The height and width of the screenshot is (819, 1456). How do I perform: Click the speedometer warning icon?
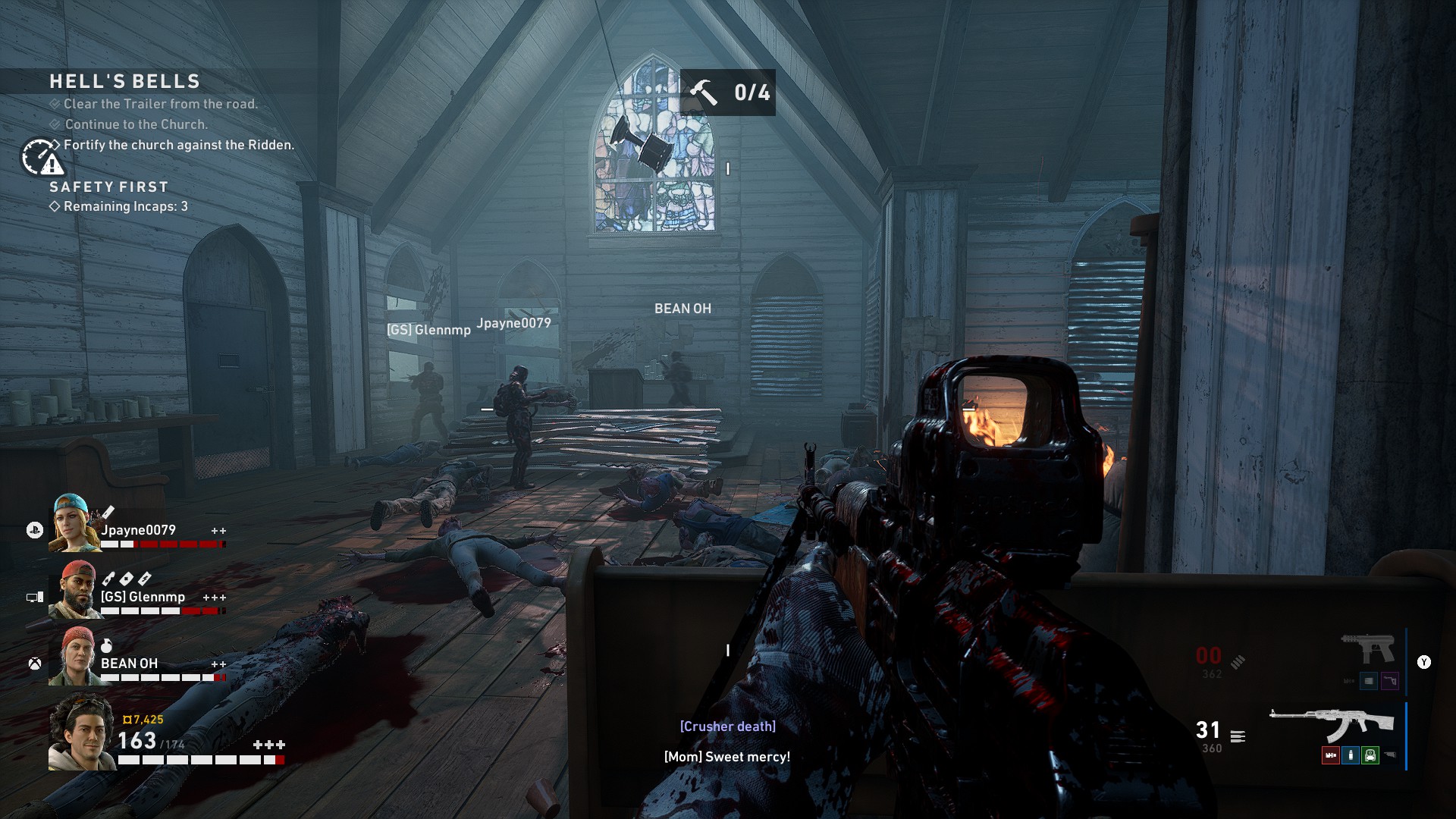pyautogui.click(x=41, y=157)
